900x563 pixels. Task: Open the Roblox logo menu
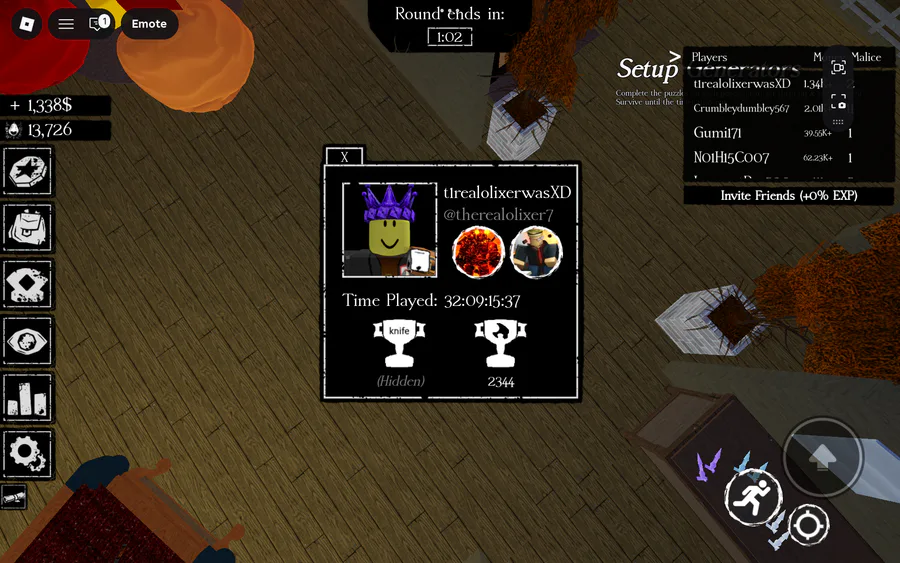[x=26, y=24]
